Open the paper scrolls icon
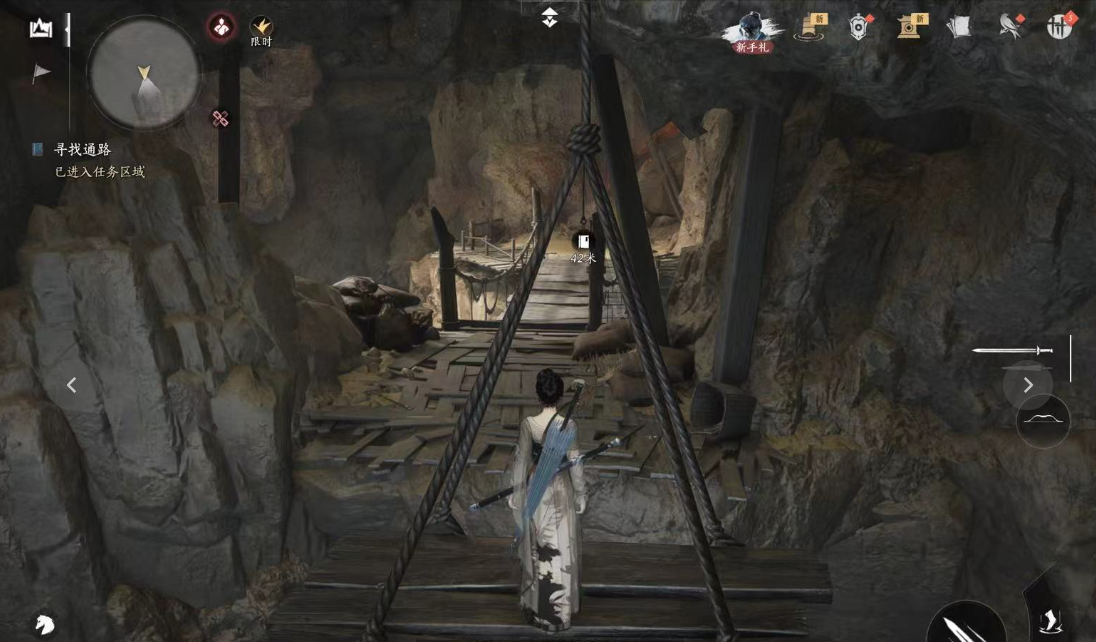The height and width of the screenshot is (642, 1096). 959,27
